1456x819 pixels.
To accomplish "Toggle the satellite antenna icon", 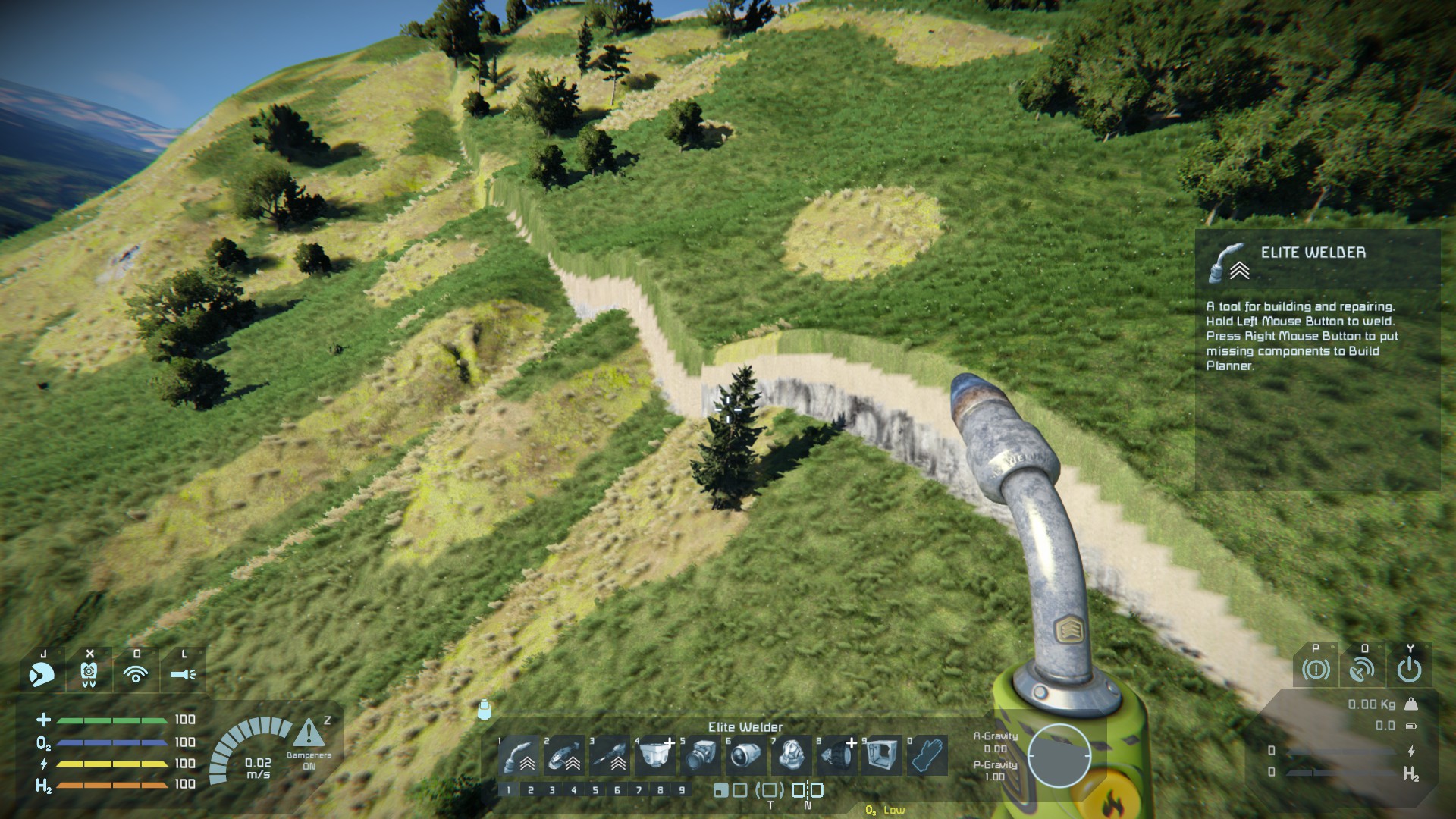I will pyautogui.click(x=1363, y=669).
